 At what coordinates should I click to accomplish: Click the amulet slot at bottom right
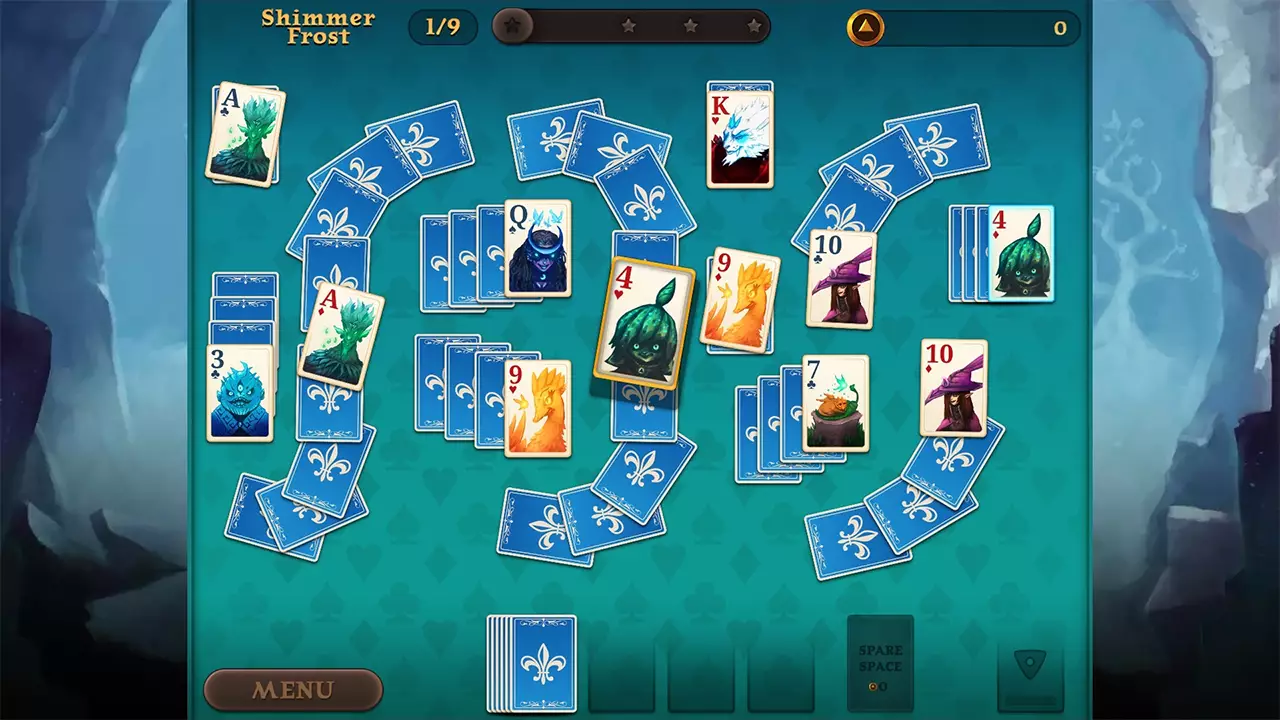click(x=1032, y=675)
